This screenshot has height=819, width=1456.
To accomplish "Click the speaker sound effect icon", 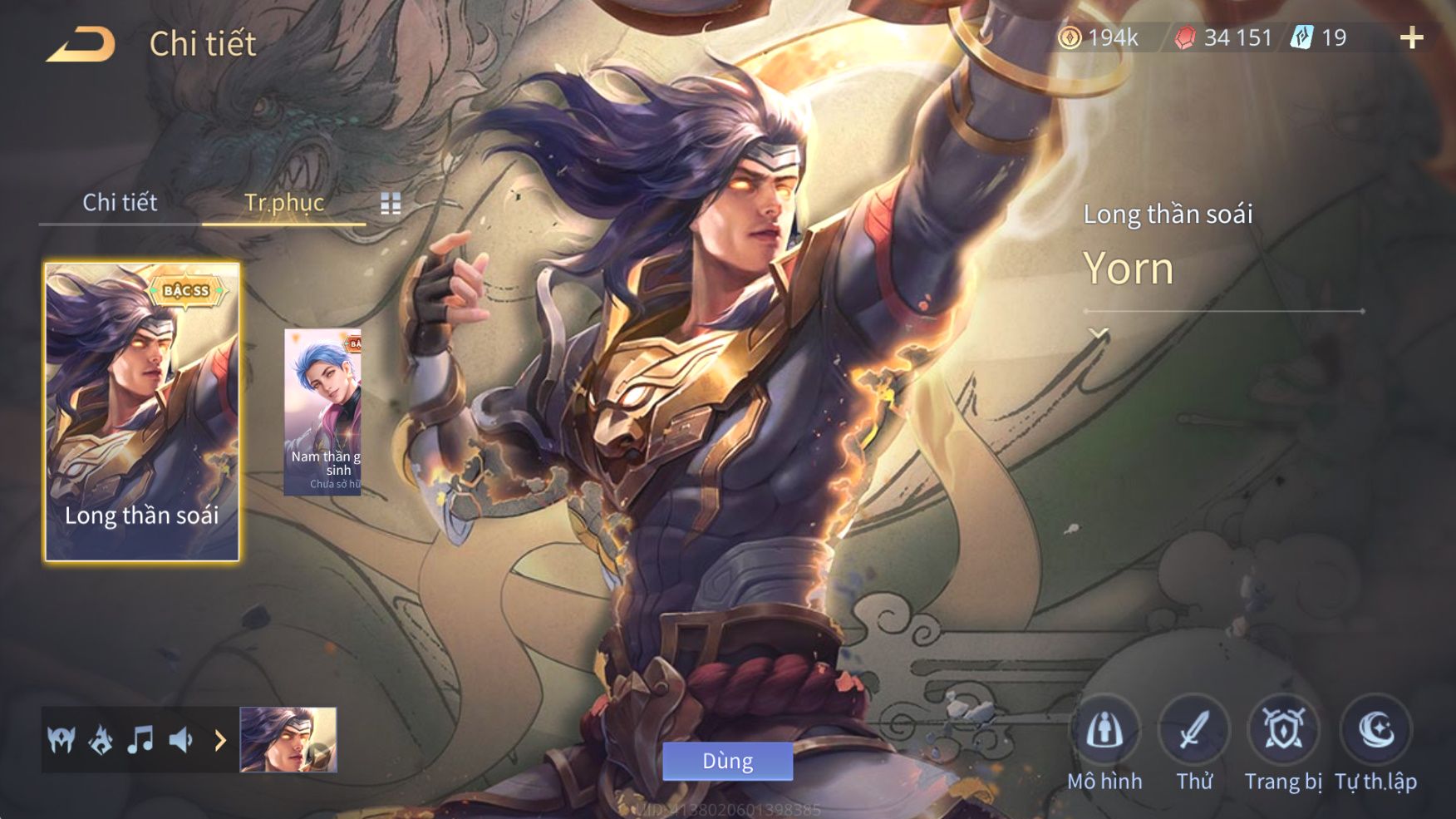I will coord(180,739).
